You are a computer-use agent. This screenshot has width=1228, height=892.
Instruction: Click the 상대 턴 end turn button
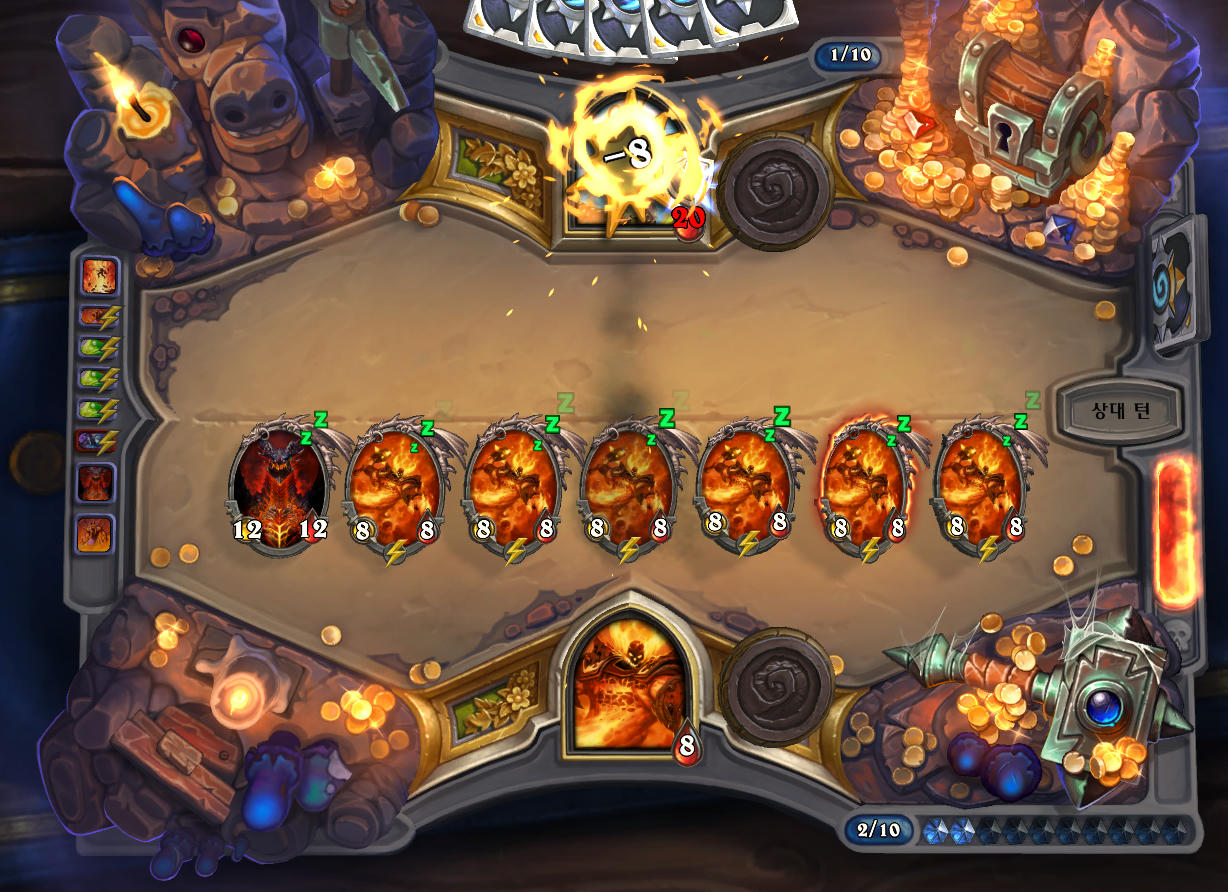[1119, 410]
